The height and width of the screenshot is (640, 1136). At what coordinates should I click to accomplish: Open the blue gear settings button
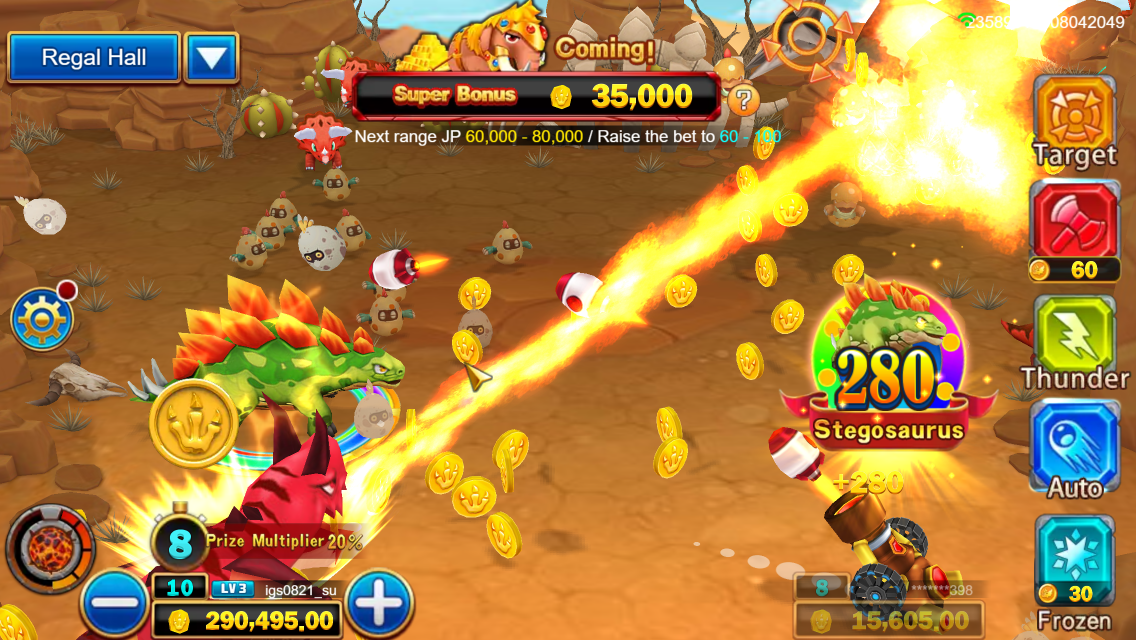pos(41,319)
